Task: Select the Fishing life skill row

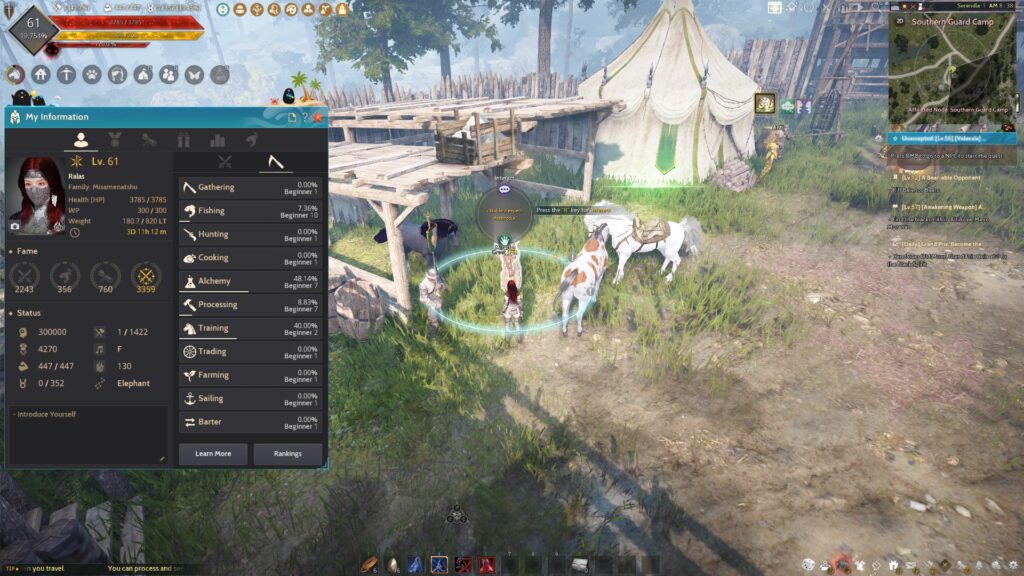Action: coord(251,211)
